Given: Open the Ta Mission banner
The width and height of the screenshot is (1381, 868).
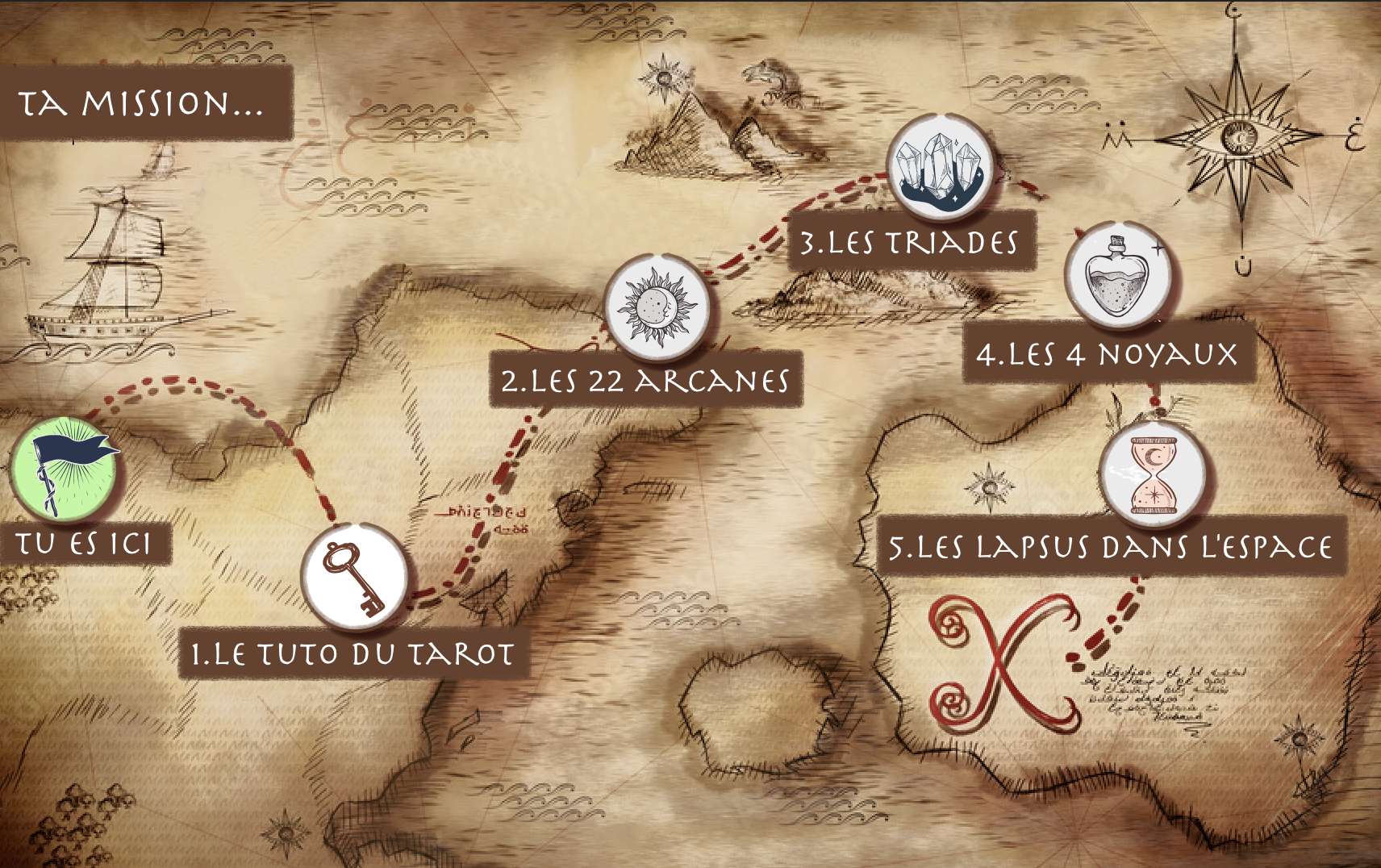Looking at the screenshot, I should point(144,103).
